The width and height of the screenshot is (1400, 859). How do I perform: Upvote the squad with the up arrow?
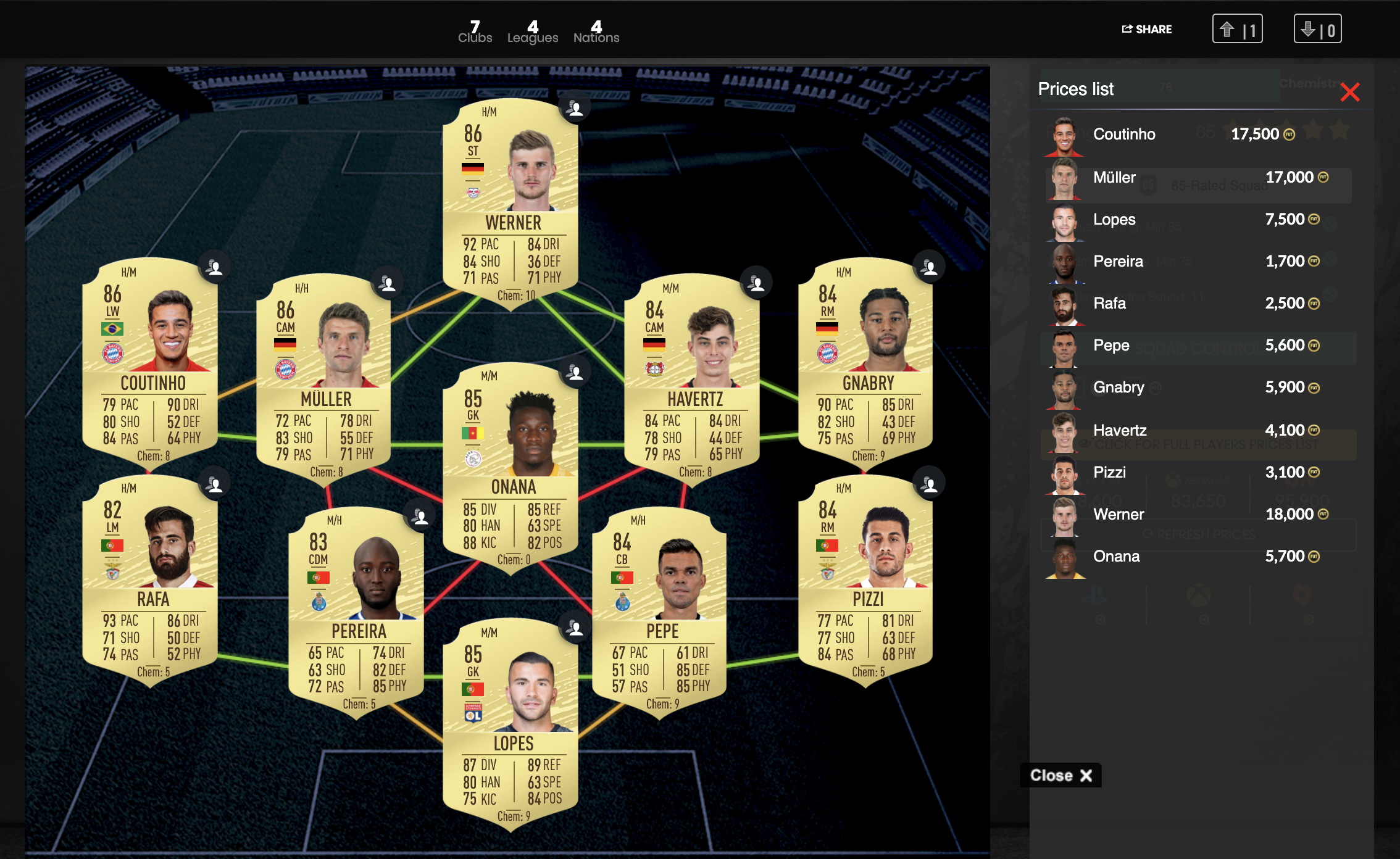1238,28
